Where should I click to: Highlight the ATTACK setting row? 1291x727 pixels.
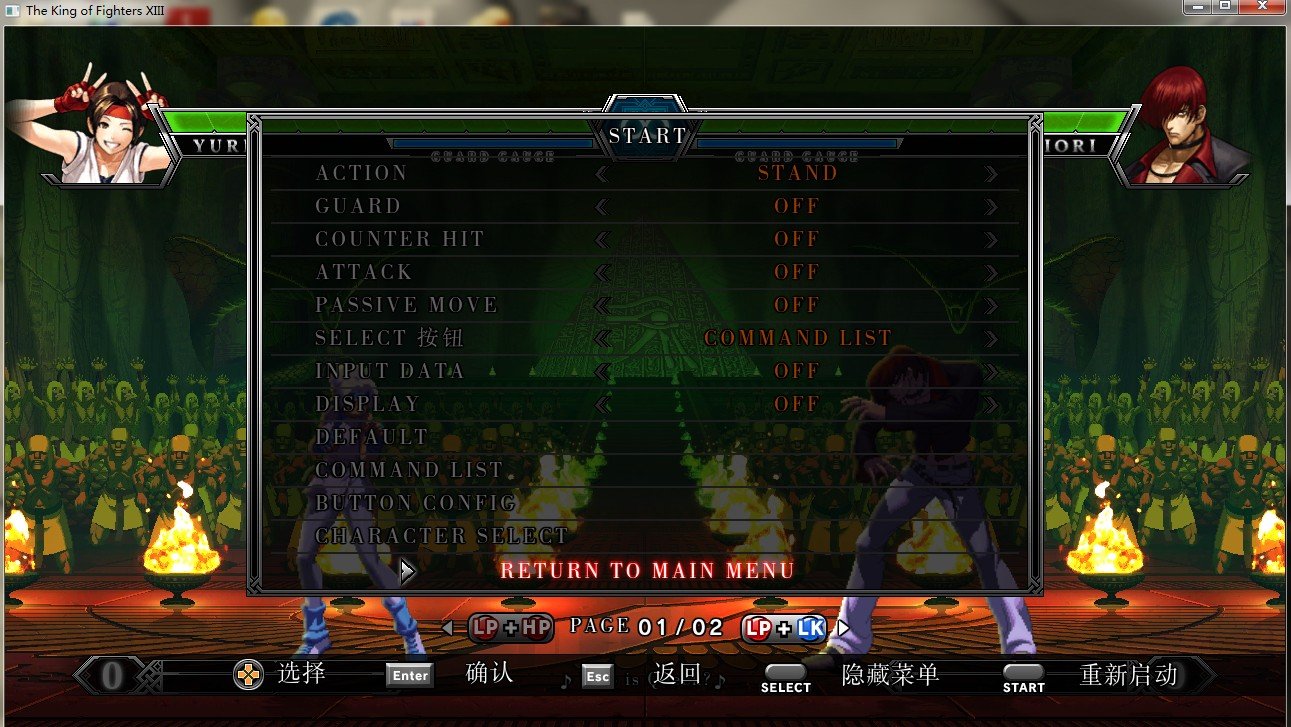tap(364, 272)
